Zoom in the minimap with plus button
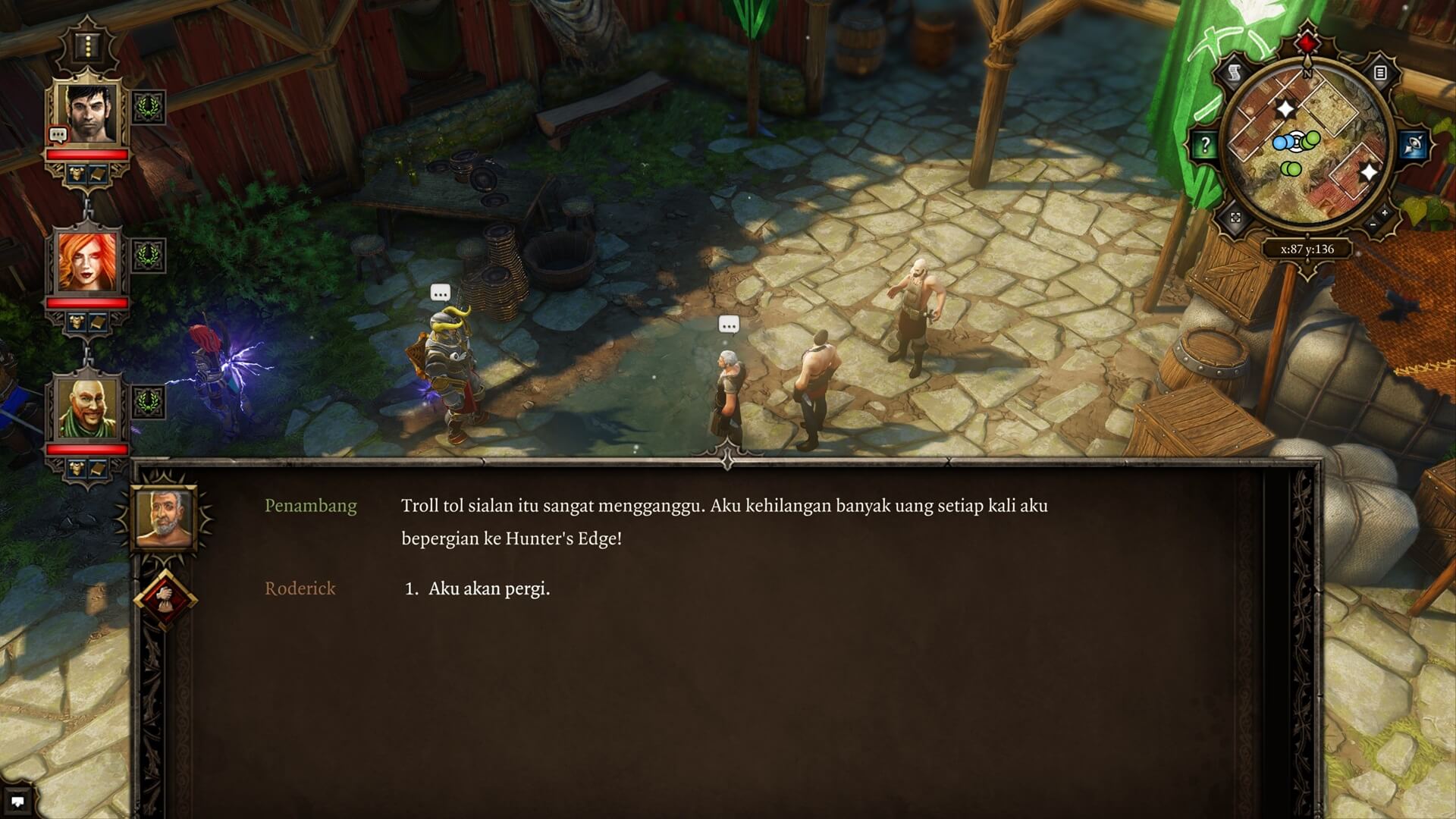The height and width of the screenshot is (819, 1456). point(1385,214)
